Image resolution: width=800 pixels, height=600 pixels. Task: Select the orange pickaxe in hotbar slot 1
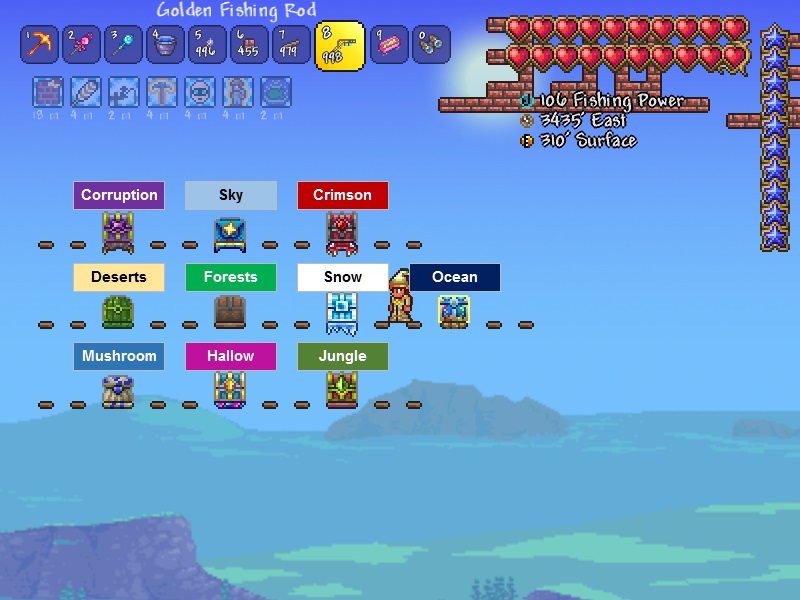click(x=39, y=45)
